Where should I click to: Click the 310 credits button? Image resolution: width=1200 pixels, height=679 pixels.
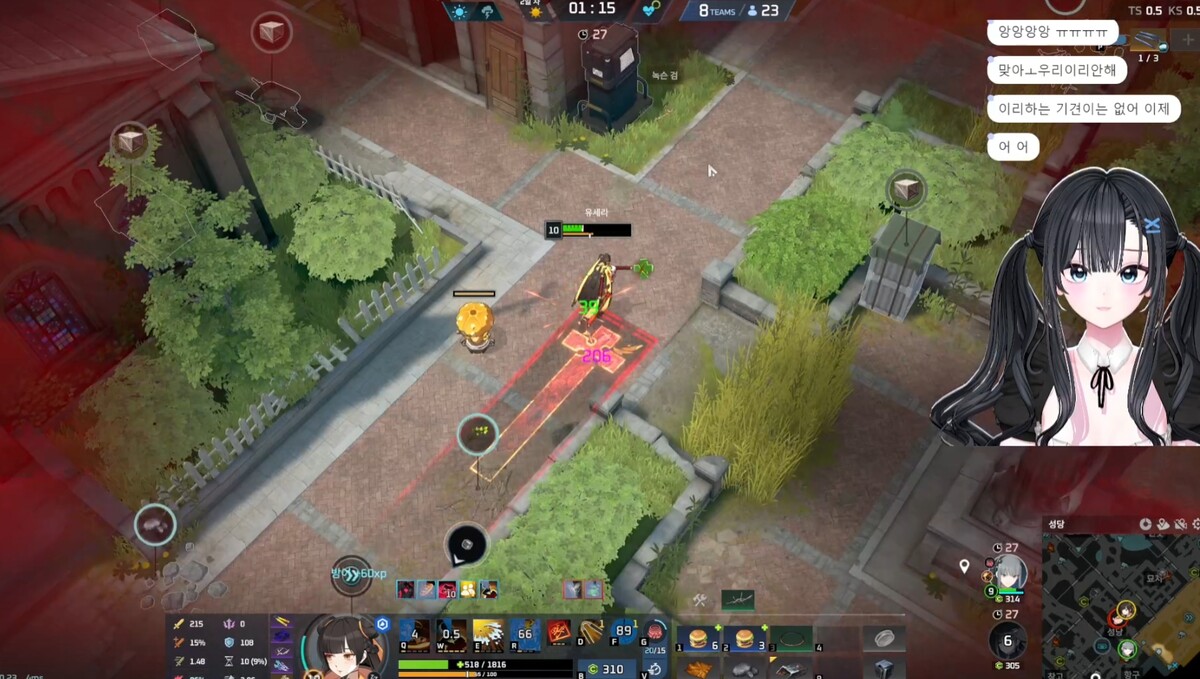pos(605,669)
